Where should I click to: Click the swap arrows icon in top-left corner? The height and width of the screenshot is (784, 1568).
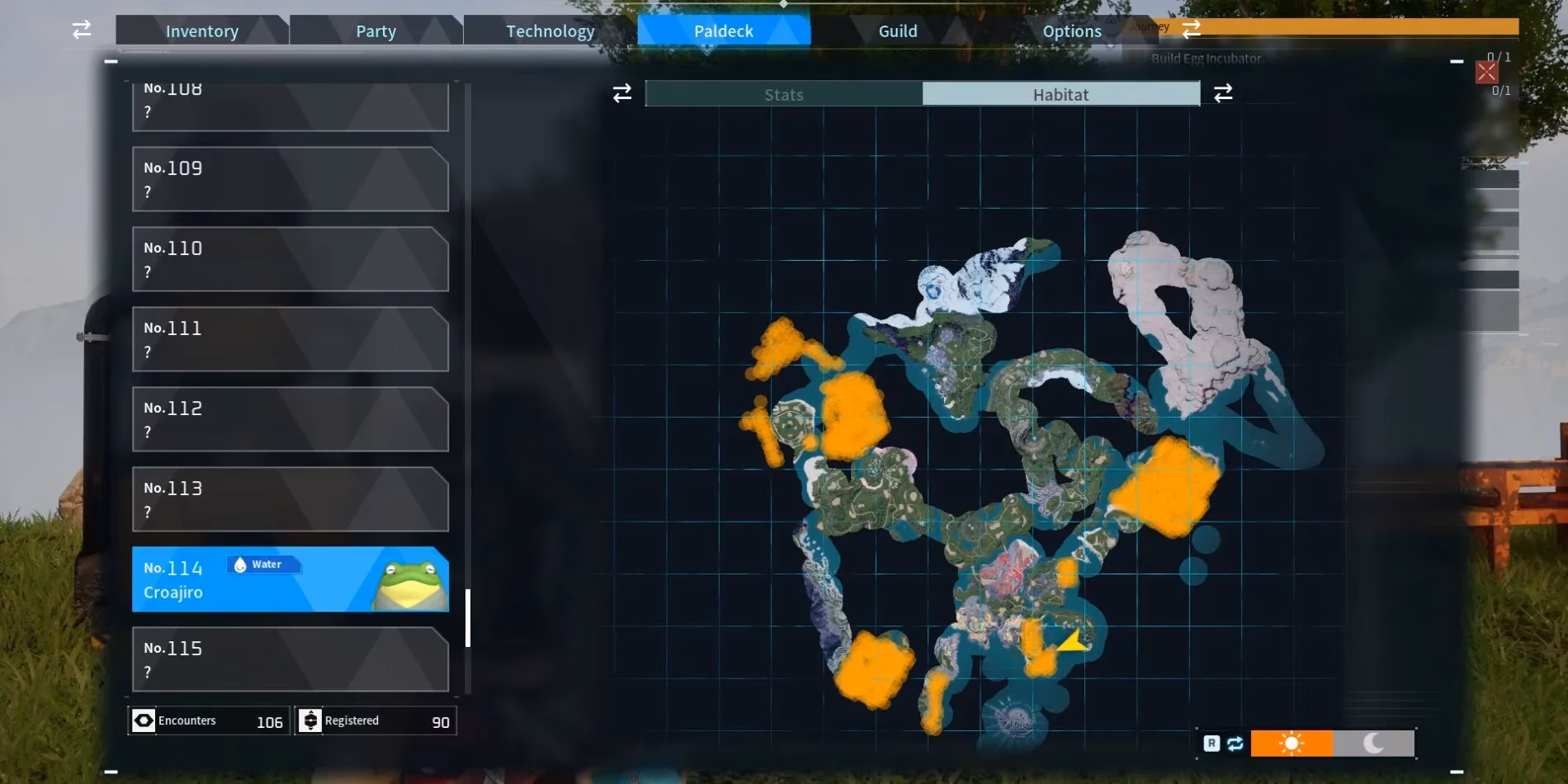tap(80, 29)
